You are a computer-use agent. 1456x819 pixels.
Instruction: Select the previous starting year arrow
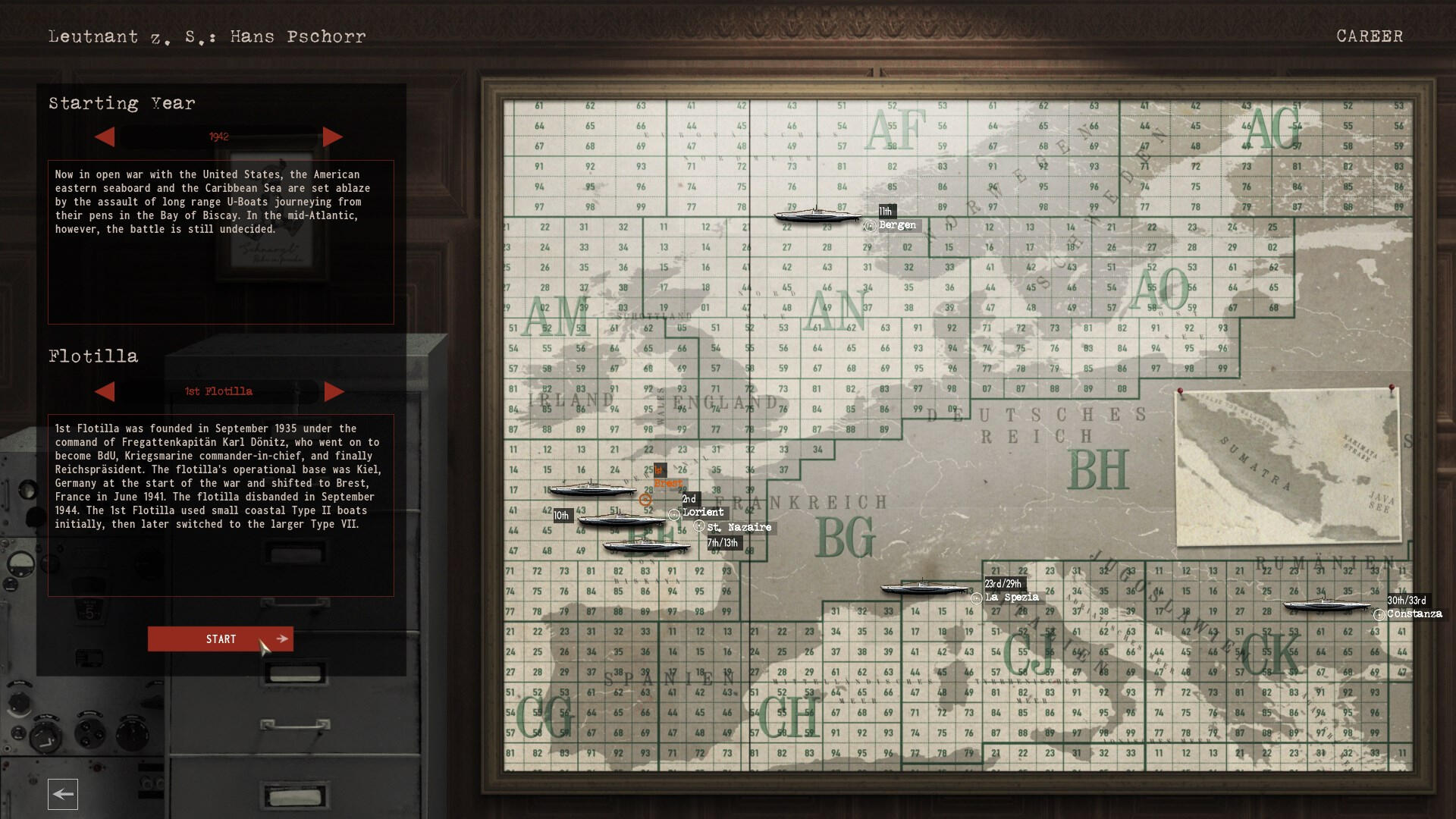(x=105, y=137)
